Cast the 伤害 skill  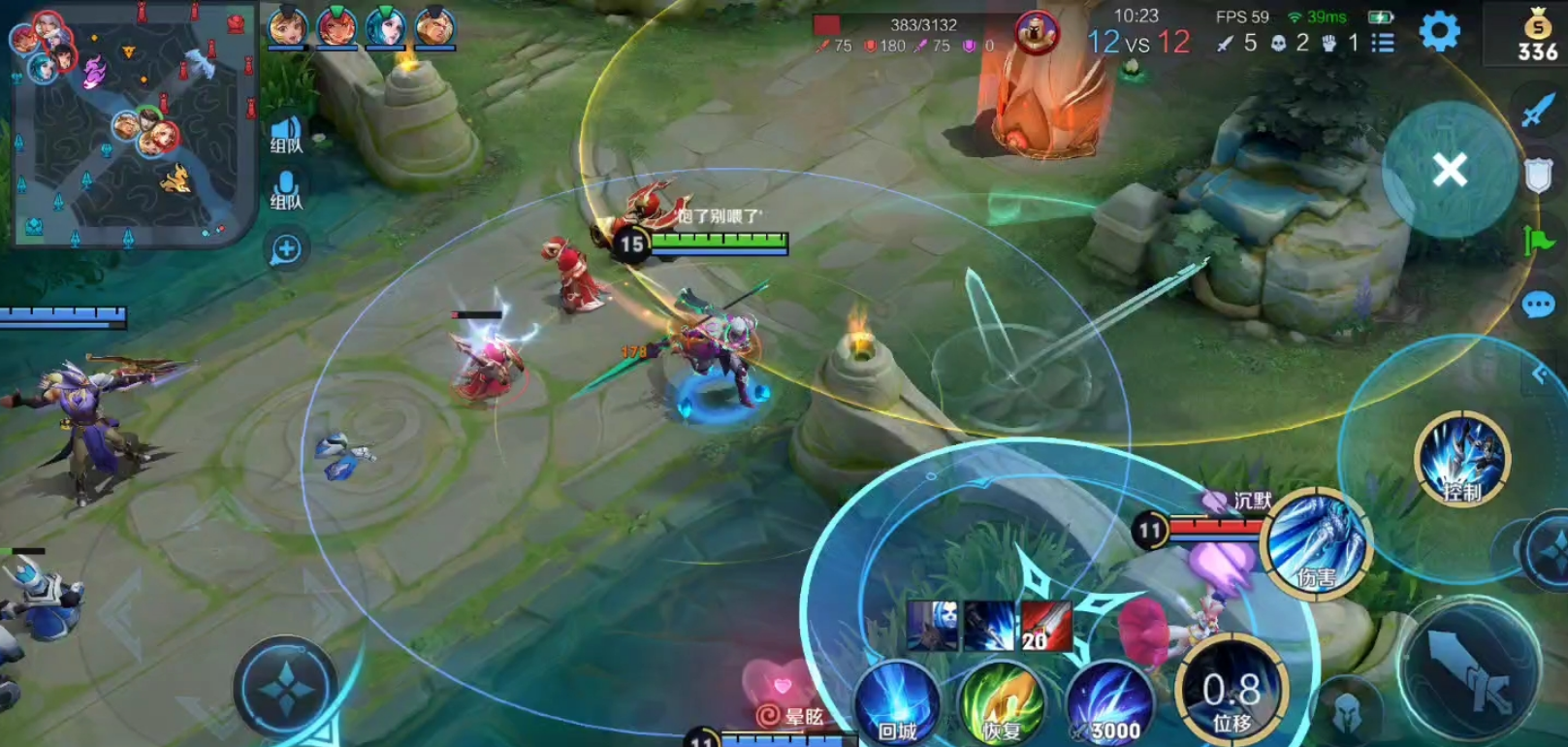(1316, 543)
